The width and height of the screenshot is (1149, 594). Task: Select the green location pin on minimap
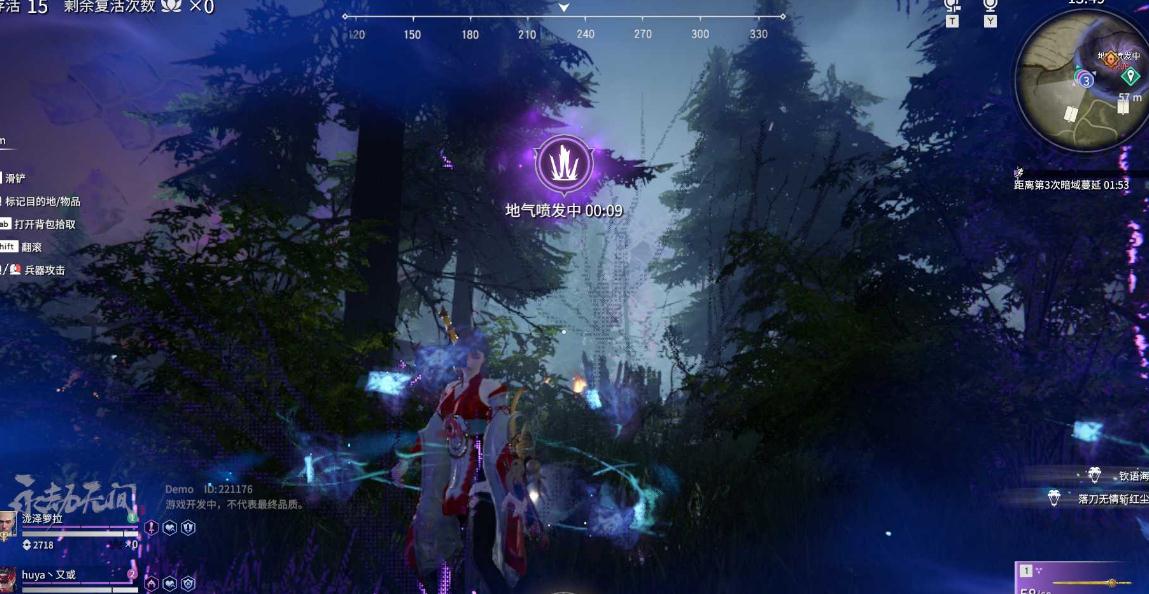click(1131, 76)
